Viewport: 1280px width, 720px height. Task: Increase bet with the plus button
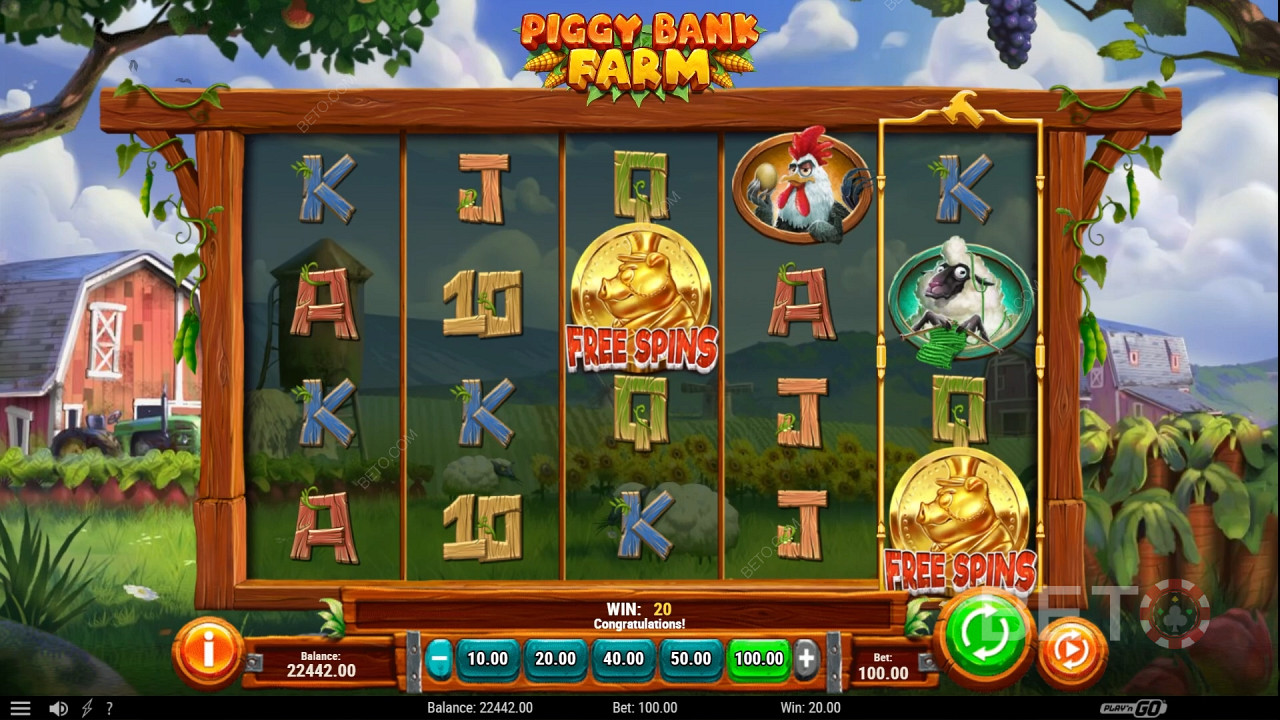click(806, 659)
